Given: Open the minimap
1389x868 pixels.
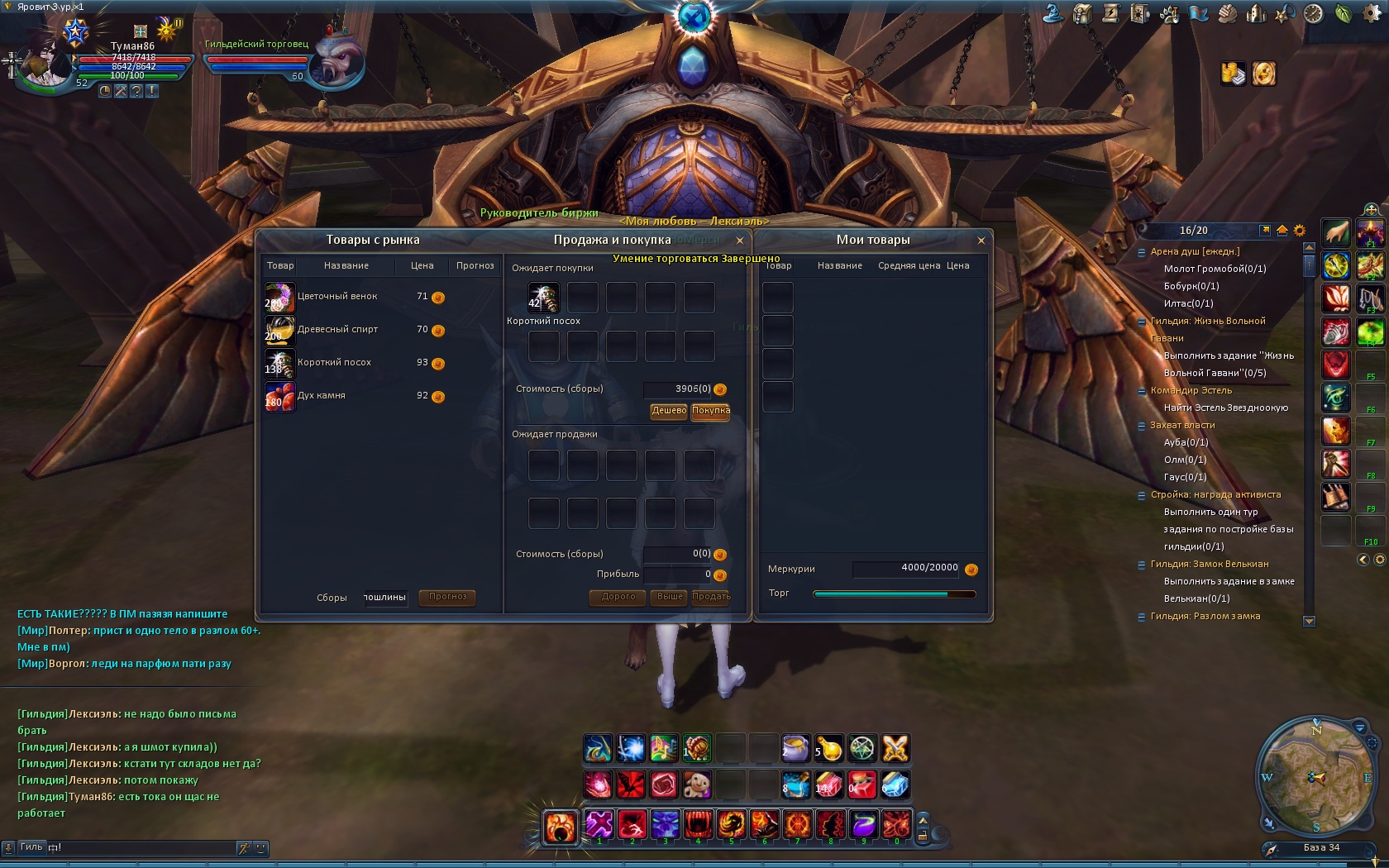Looking at the screenshot, I should pyautogui.click(x=1315, y=778).
